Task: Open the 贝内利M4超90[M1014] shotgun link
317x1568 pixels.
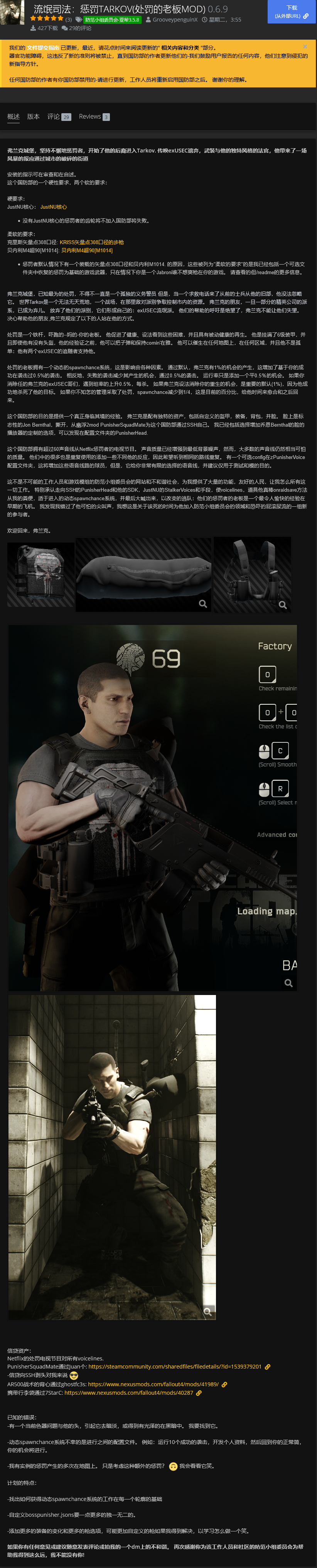Action: pos(86,250)
